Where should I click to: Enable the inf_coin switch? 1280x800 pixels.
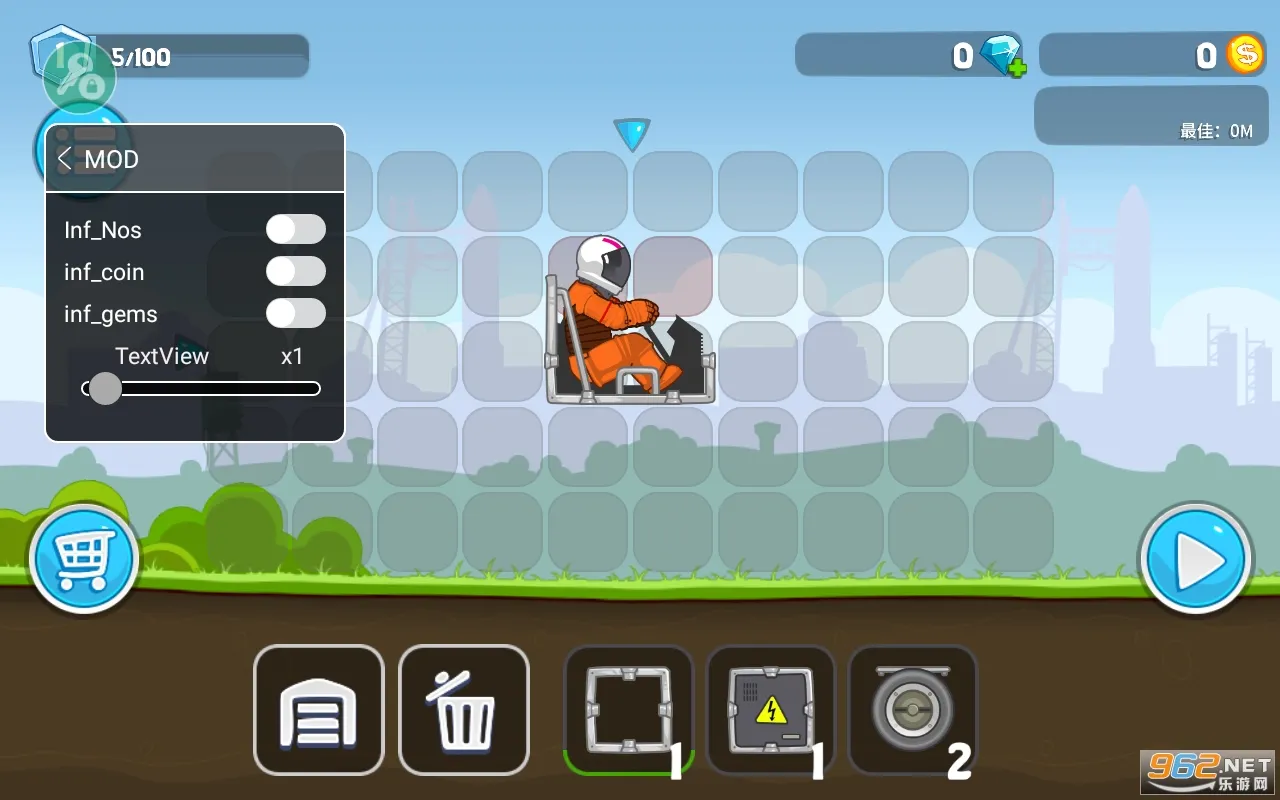coord(295,271)
